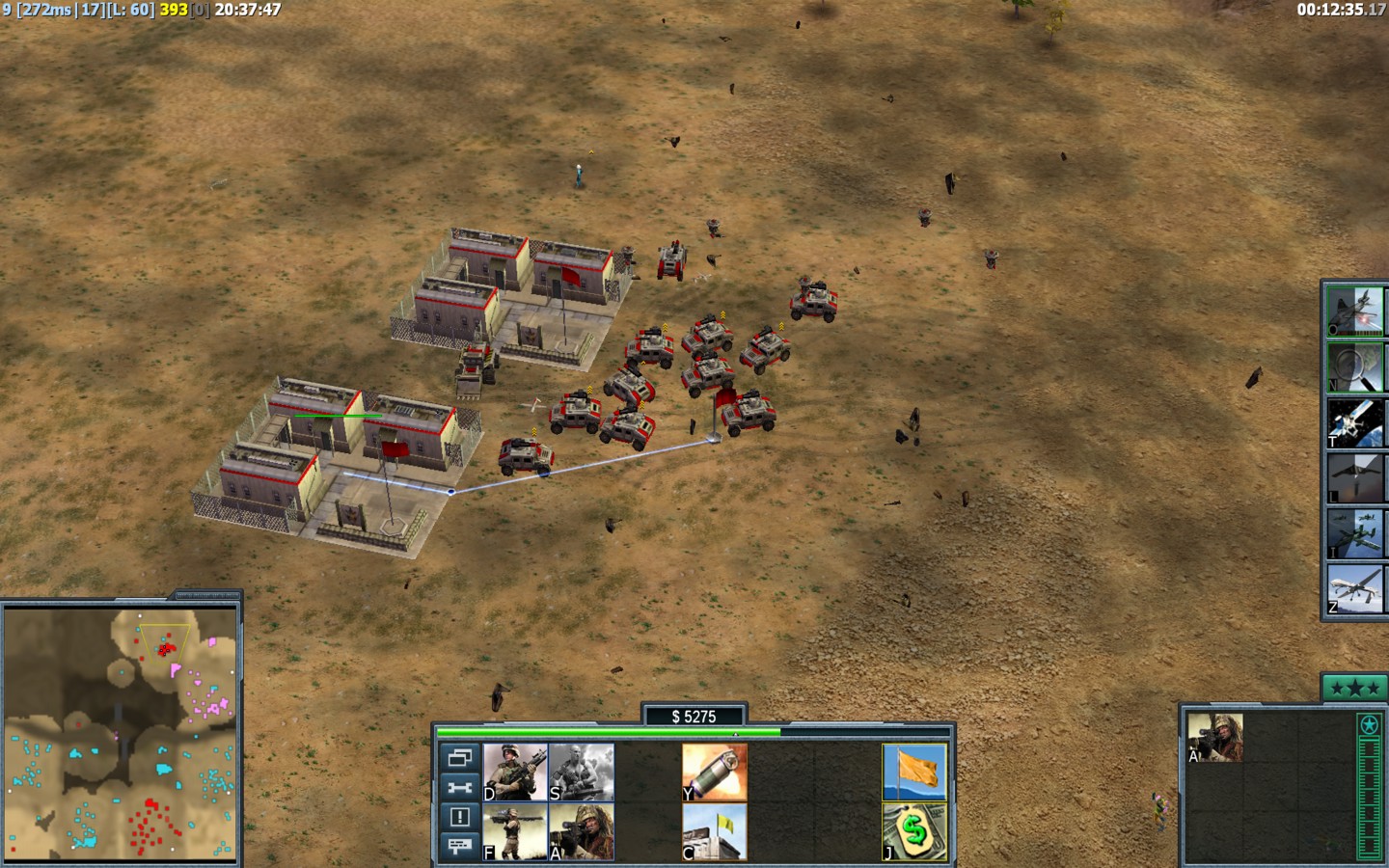
Task: Call in the stealth bomber strike
Action: pos(1354,478)
